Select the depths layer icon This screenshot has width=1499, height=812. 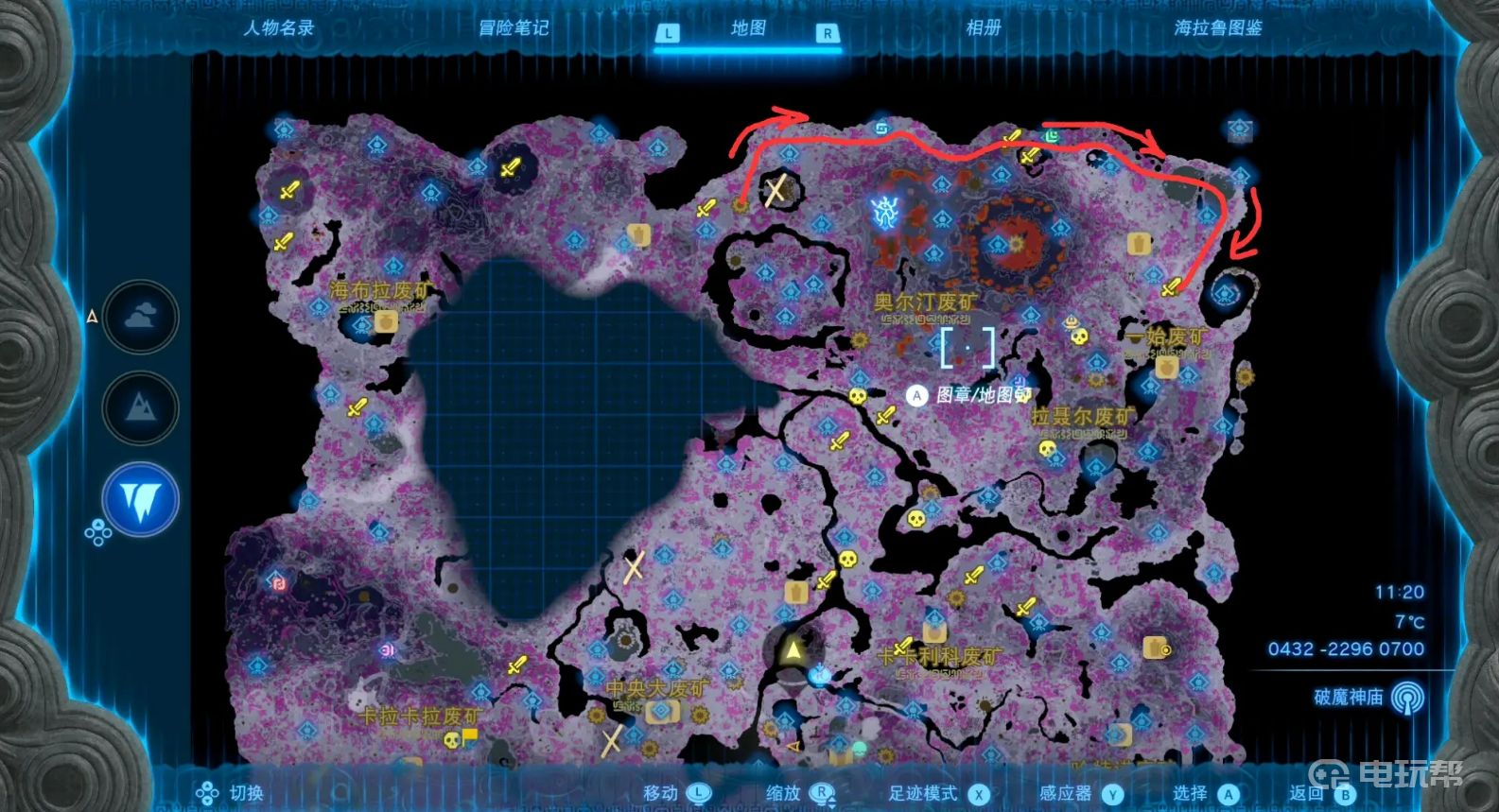pyautogui.click(x=141, y=498)
